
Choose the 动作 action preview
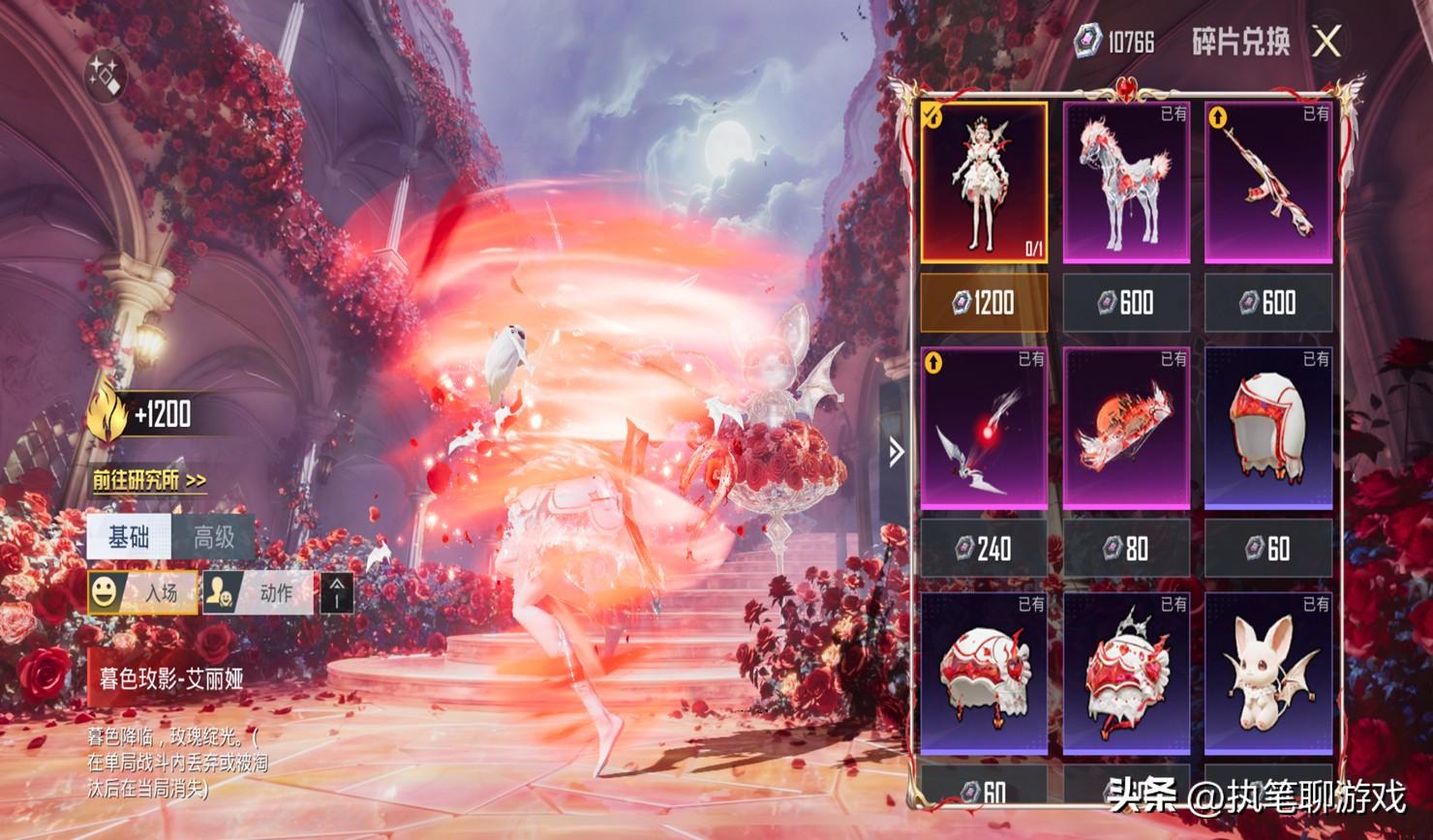259,592
